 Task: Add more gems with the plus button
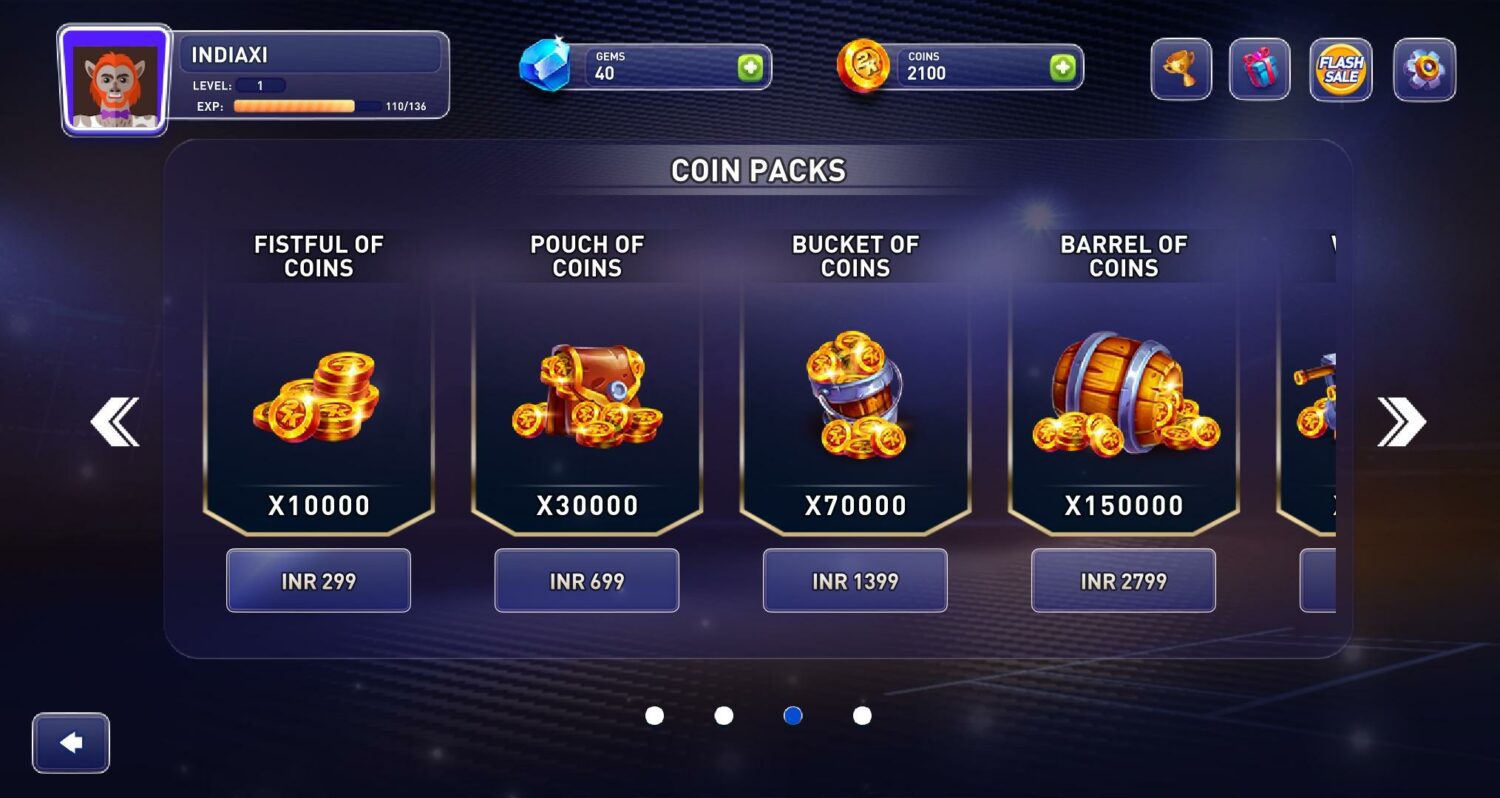tap(750, 68)
